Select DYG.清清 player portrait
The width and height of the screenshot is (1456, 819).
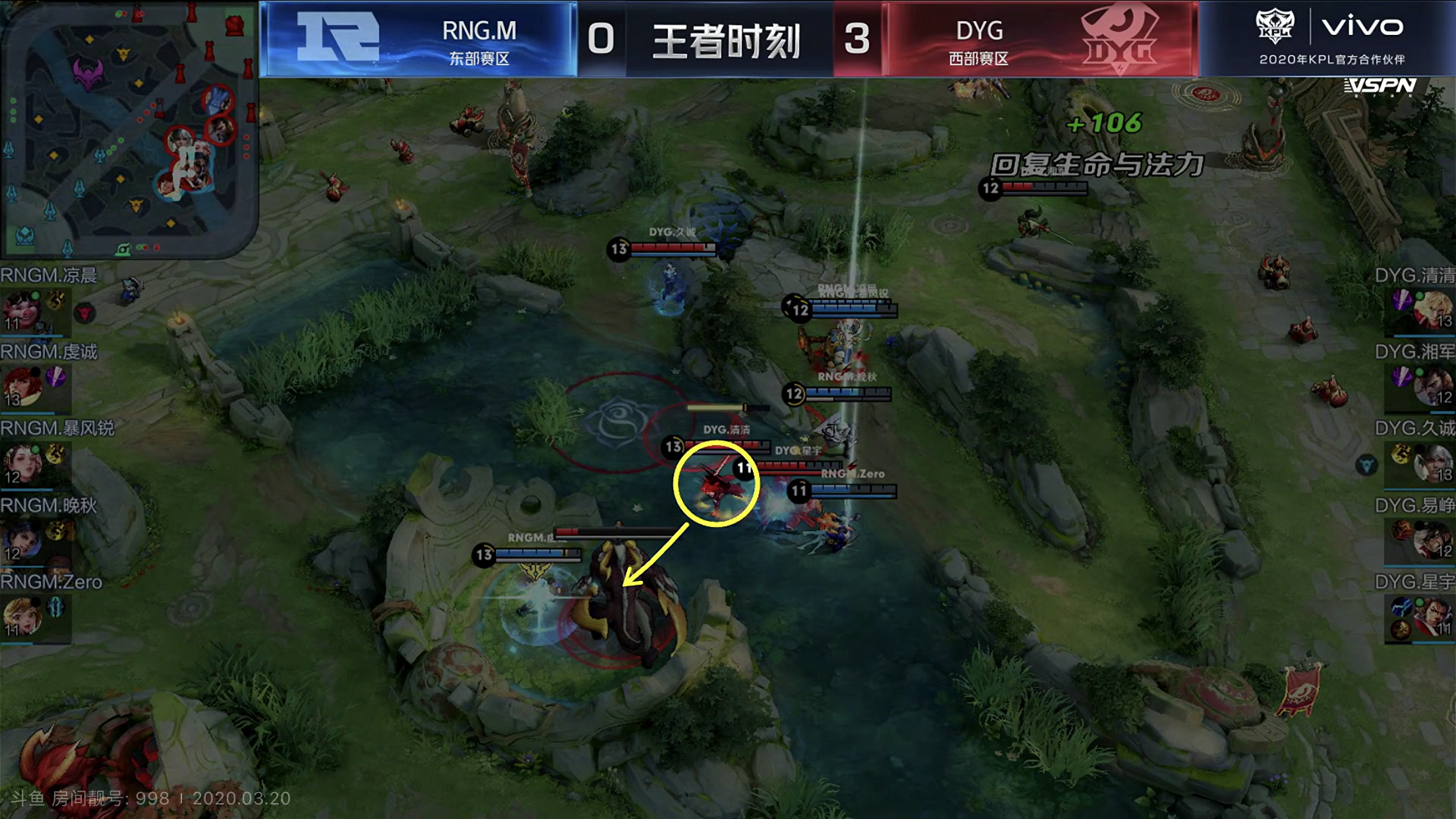click(x=1432, y=310)
